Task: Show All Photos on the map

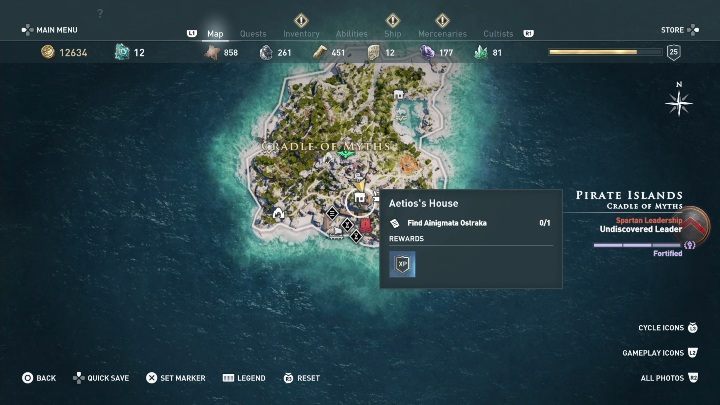Action: click(669, 378)
